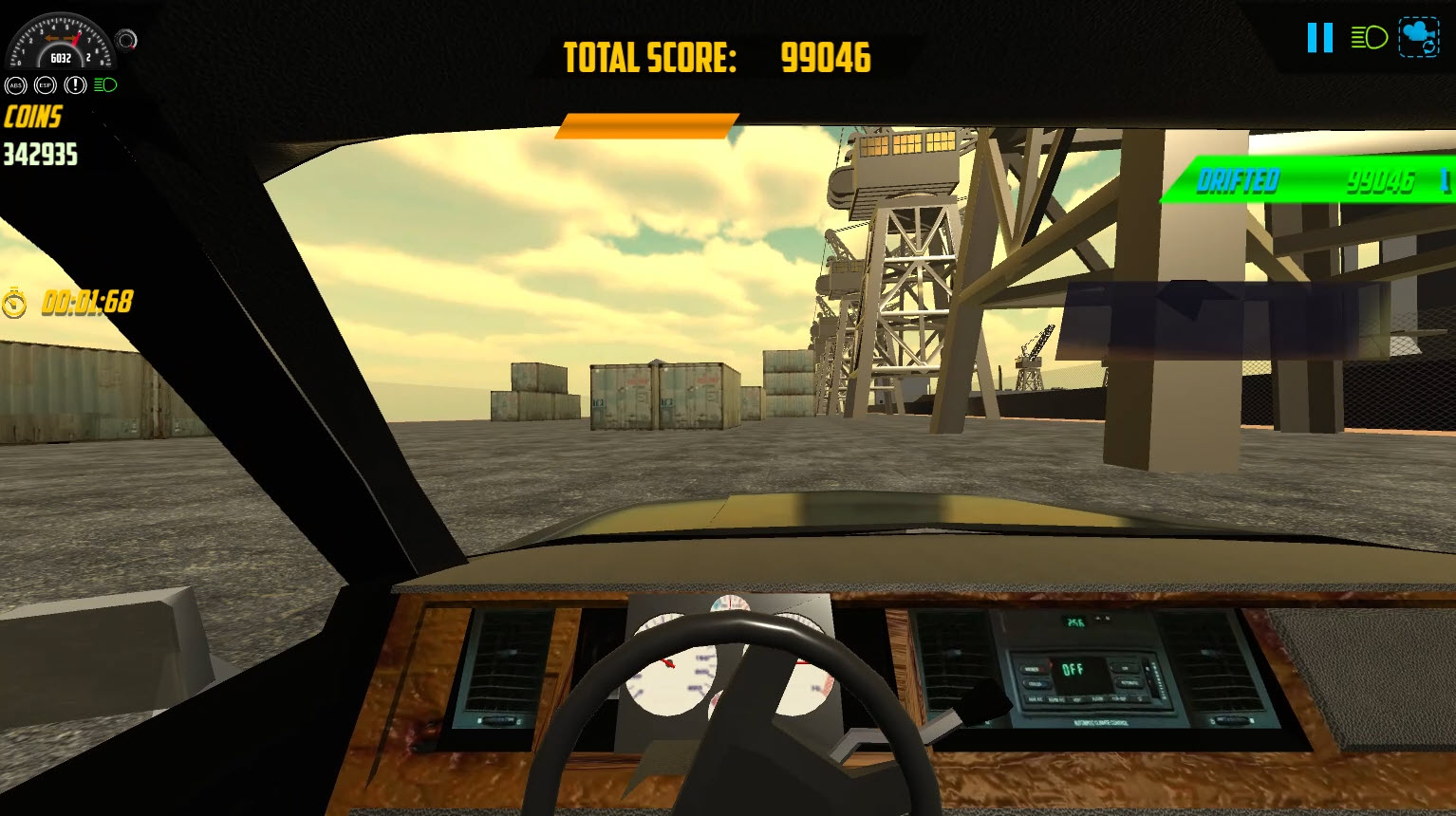Screen dimensions: 1456x816
Task: Expand the TOTAL SCORE banner
Action: [x=717, y=57]
